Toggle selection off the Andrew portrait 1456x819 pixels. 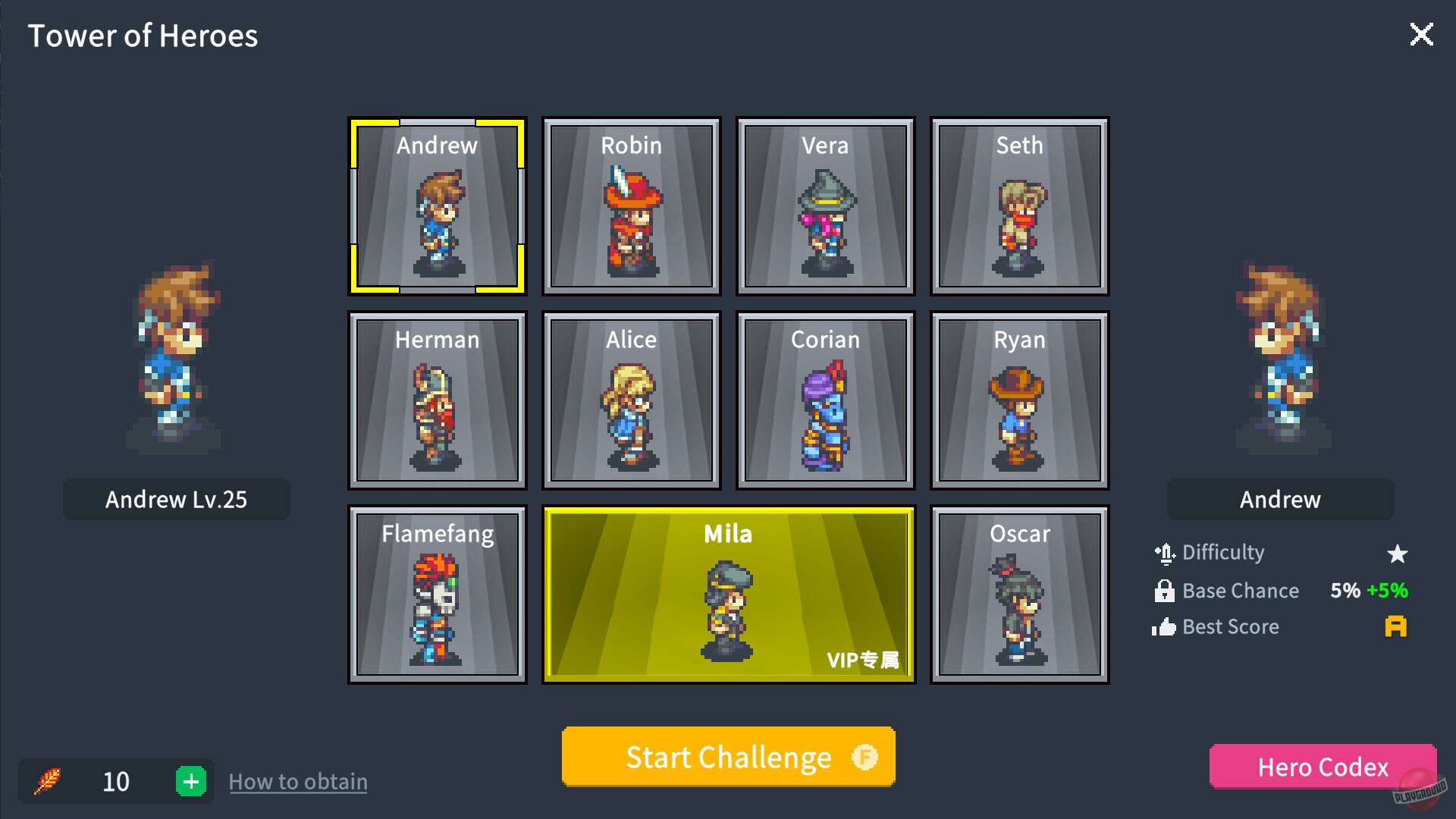coord(437,205)
